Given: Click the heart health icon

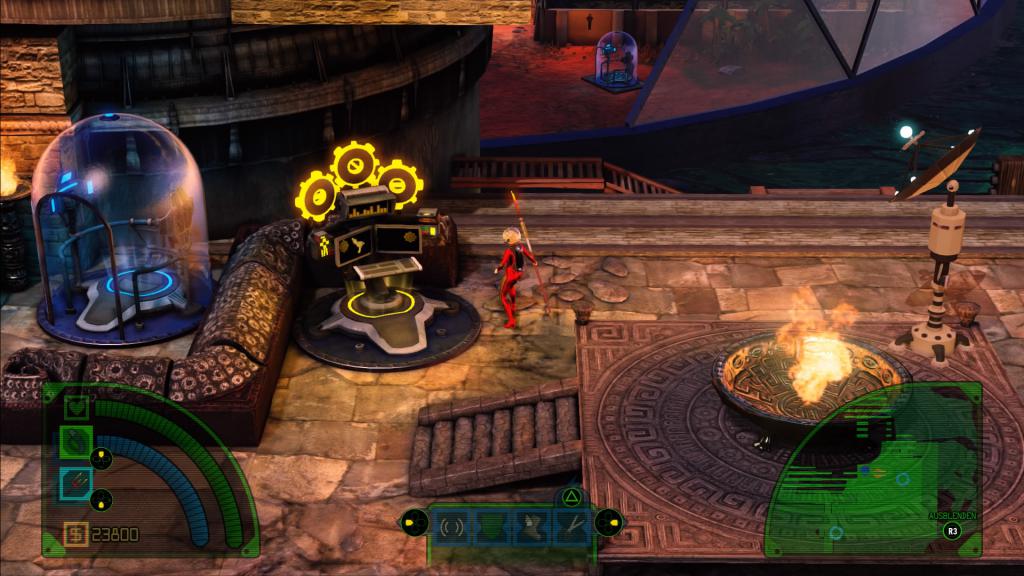Looking at the screenshot, I should point(77,407).
